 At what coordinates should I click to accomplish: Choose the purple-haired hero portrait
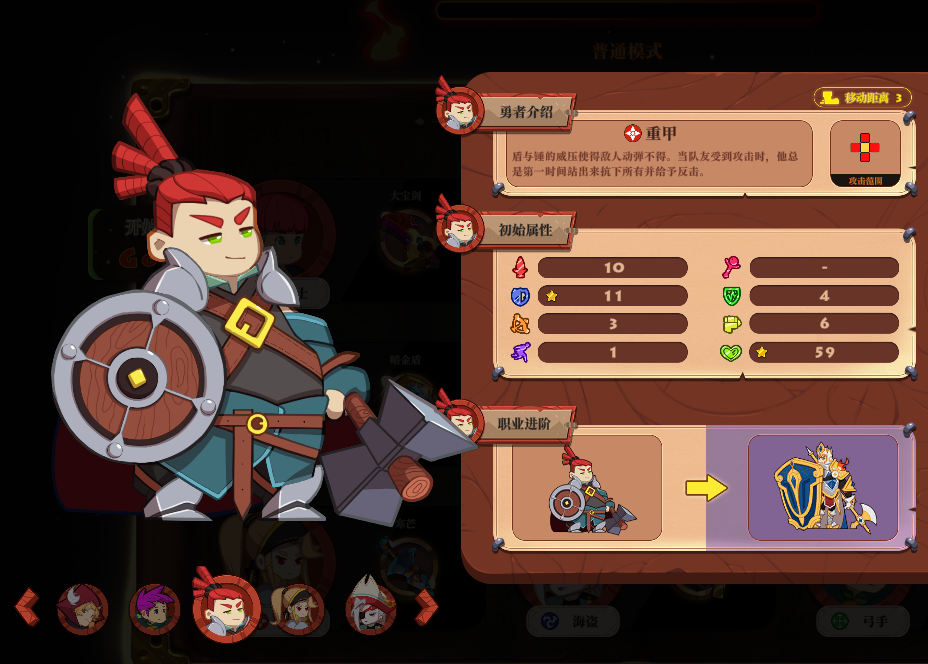tap(155, 609)
